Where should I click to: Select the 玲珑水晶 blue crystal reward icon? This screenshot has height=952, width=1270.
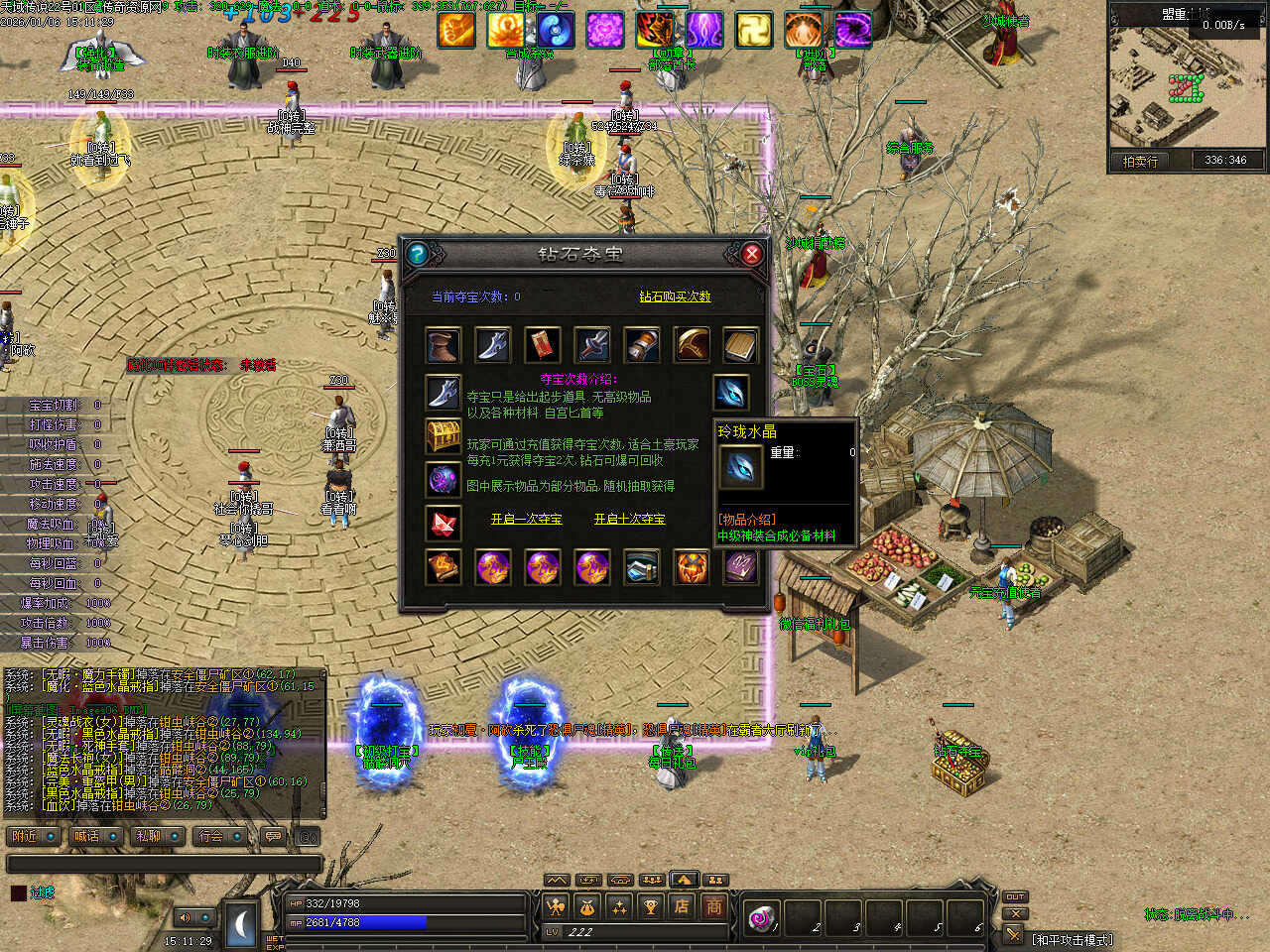pos(731,392)
